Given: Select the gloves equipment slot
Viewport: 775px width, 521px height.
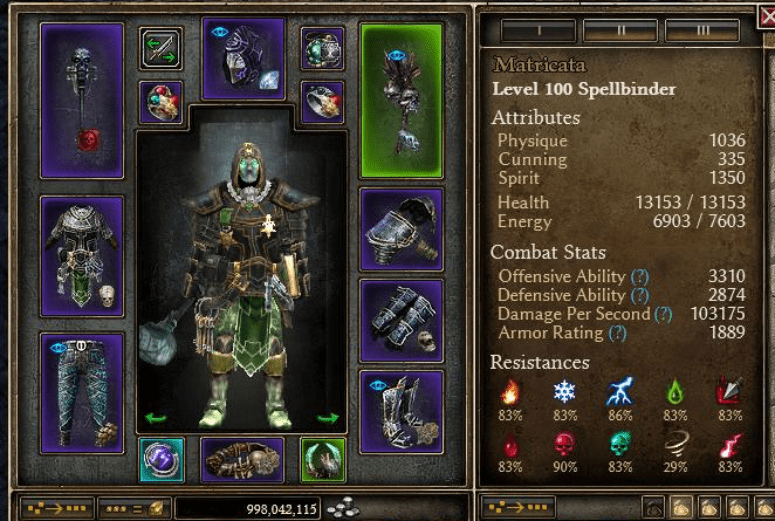Looking at the screenshot, I should point(401,320).
